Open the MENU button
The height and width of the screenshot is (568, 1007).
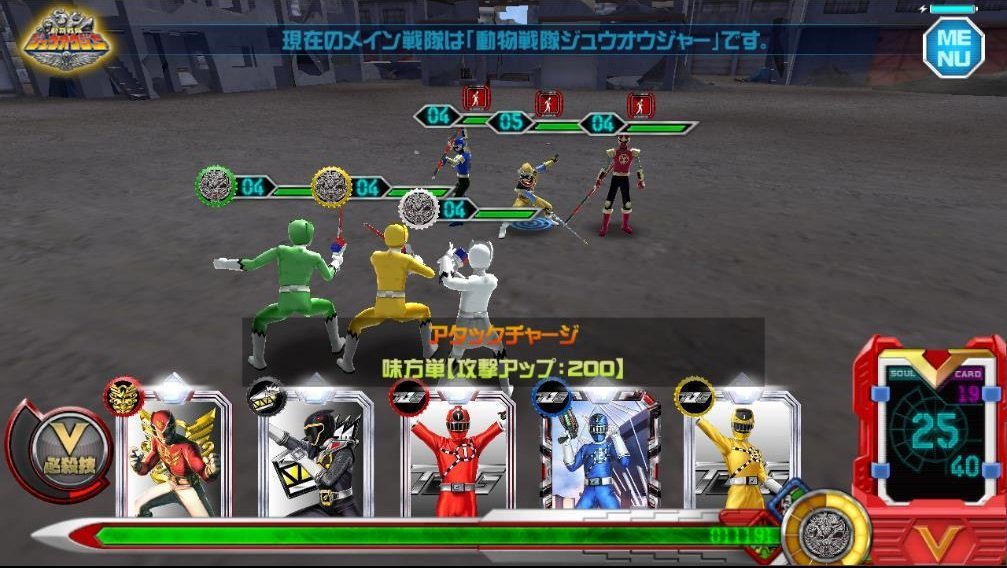(952, 45)
